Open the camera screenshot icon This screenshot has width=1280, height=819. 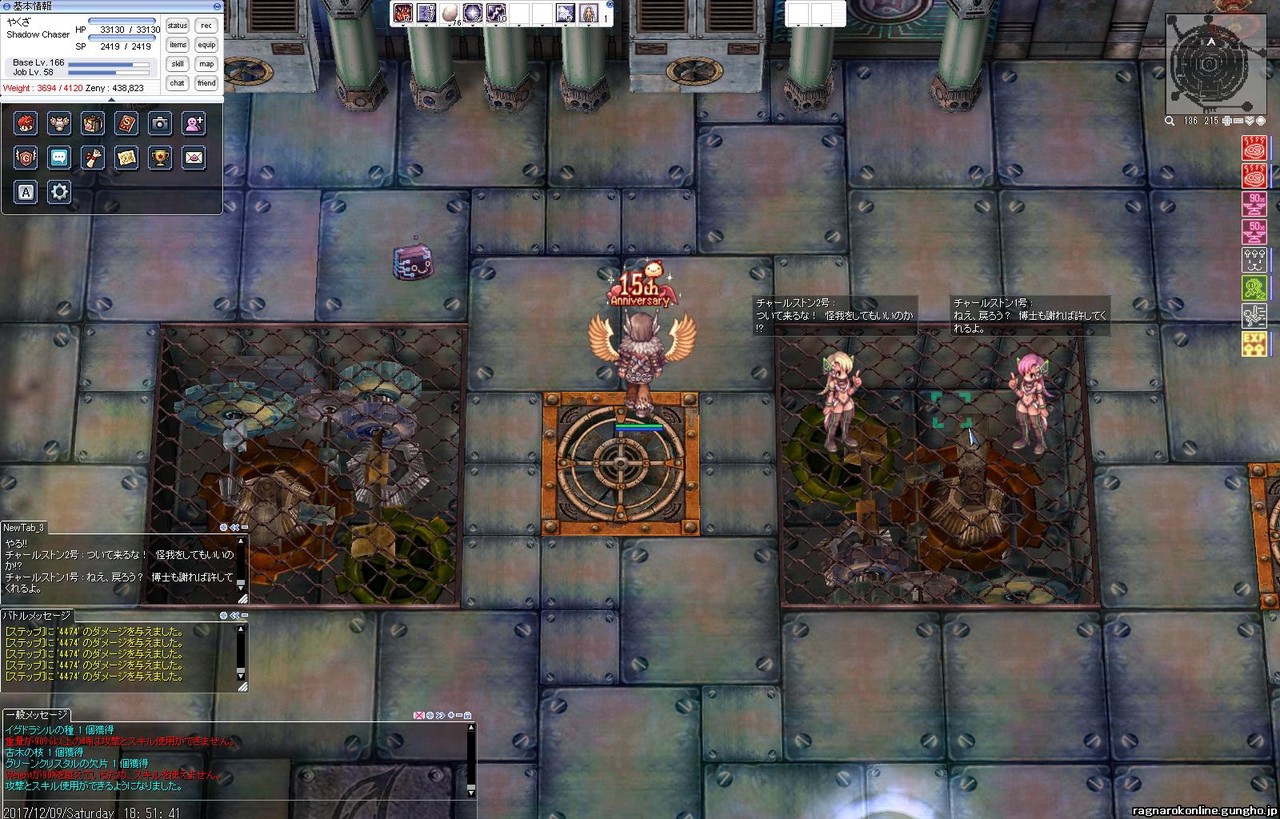159,123
